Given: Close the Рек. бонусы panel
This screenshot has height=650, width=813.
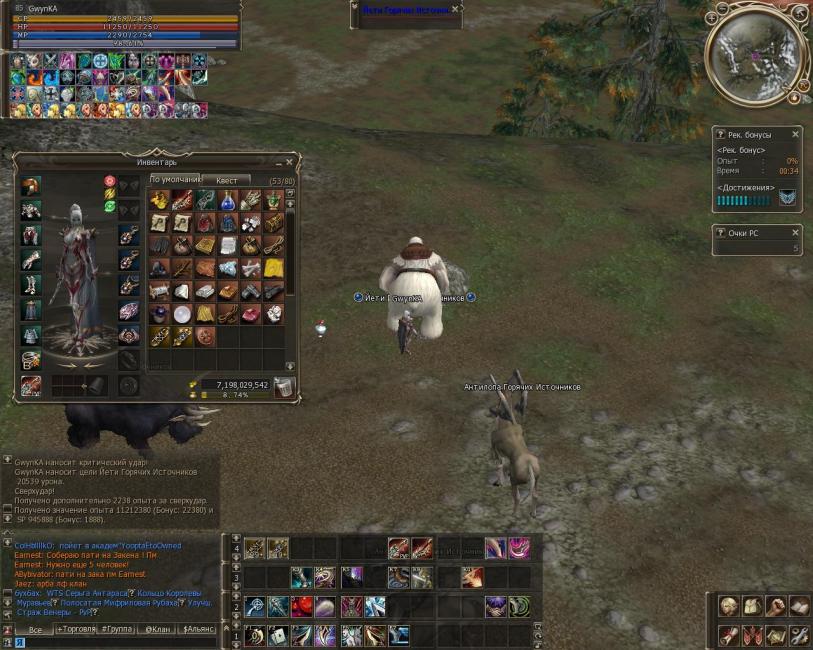Looking at the screenshot, I should 796,134.
